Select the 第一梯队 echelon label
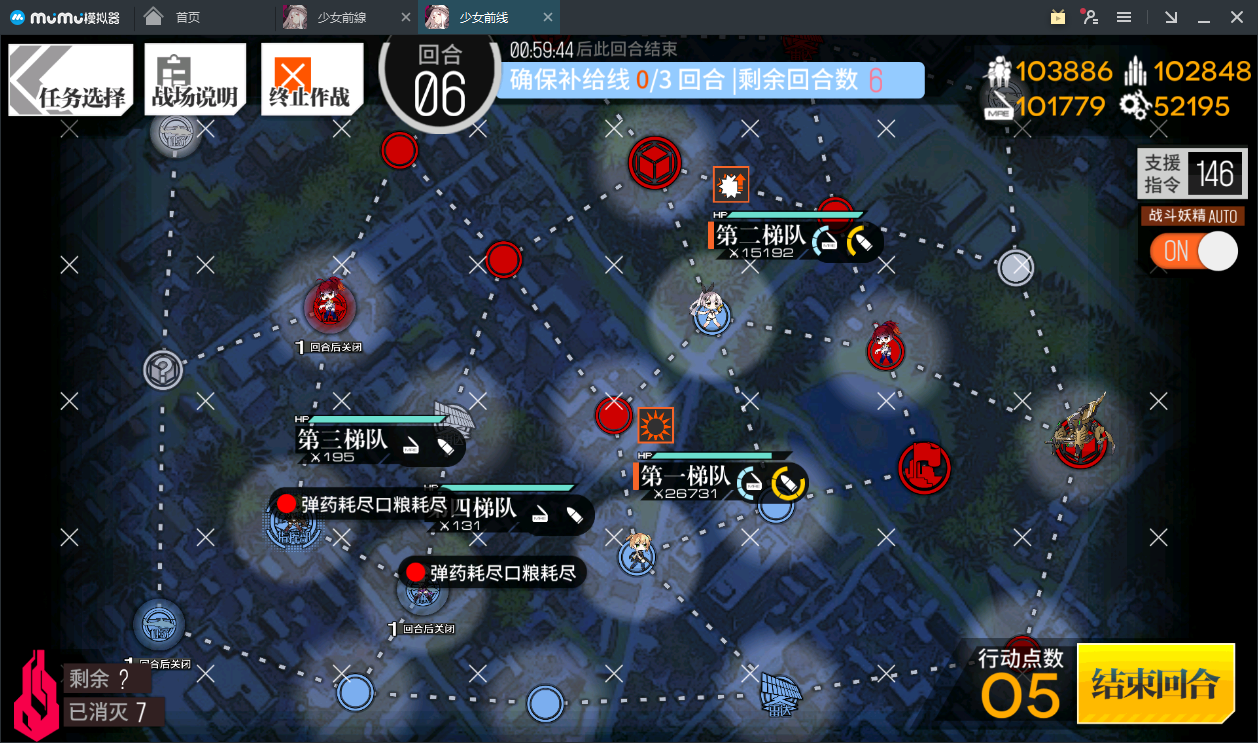The image size is (1258, 743). [x=686, y=478]
